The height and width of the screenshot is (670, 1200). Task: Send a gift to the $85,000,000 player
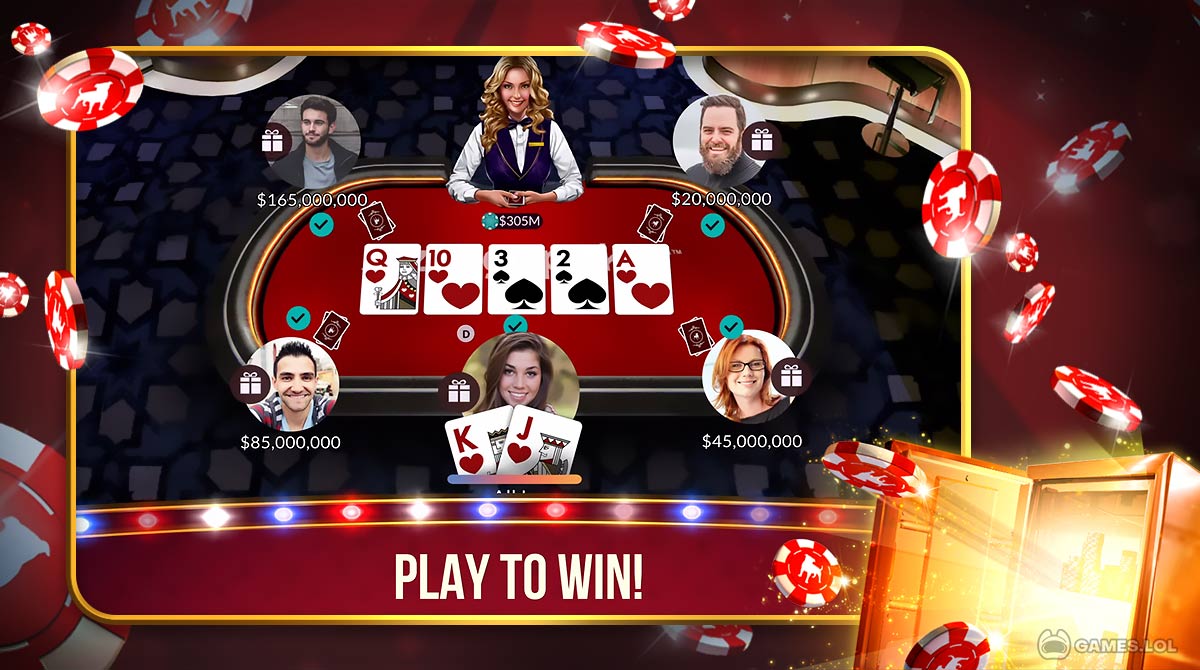(250, 384)
